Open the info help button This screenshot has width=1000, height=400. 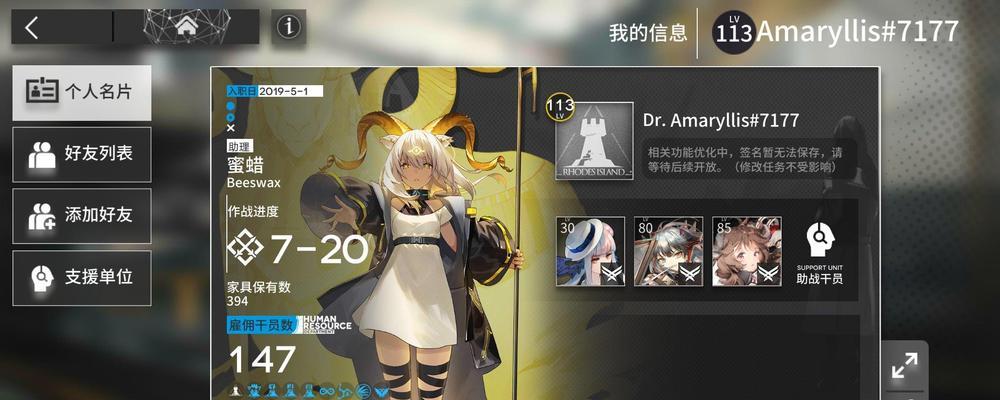(x=289, y=28)
